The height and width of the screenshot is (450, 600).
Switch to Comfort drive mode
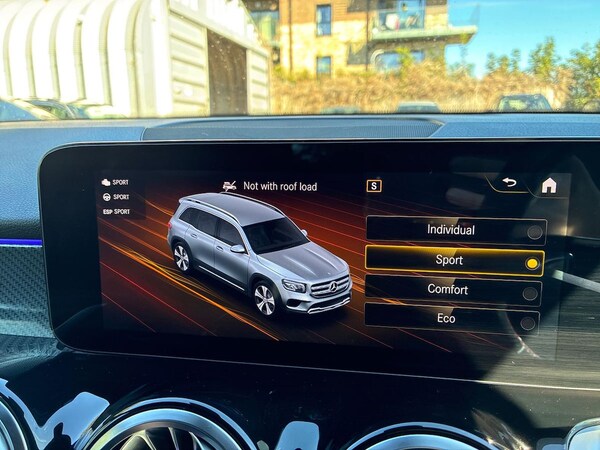pyautogui.click(x=451, y=291)
